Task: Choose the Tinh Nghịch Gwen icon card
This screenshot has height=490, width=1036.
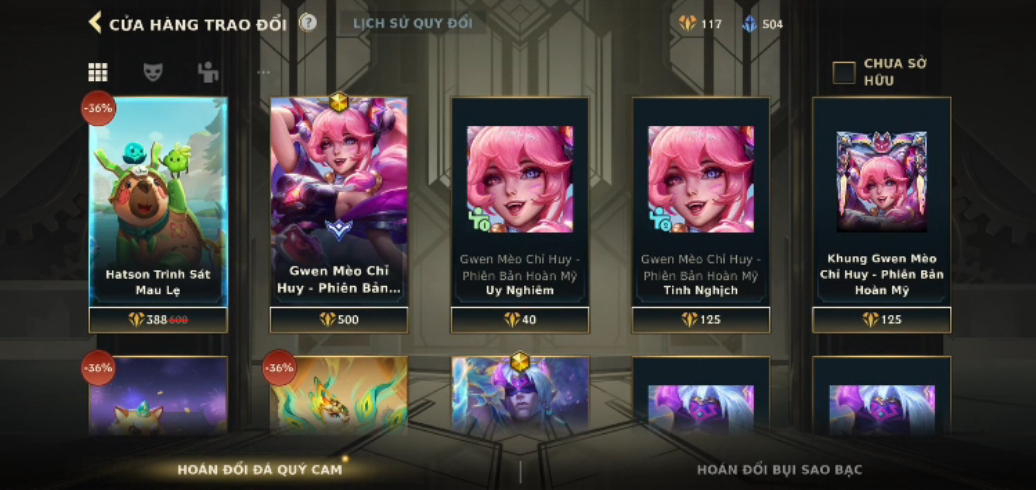Action: pos(701,200)
